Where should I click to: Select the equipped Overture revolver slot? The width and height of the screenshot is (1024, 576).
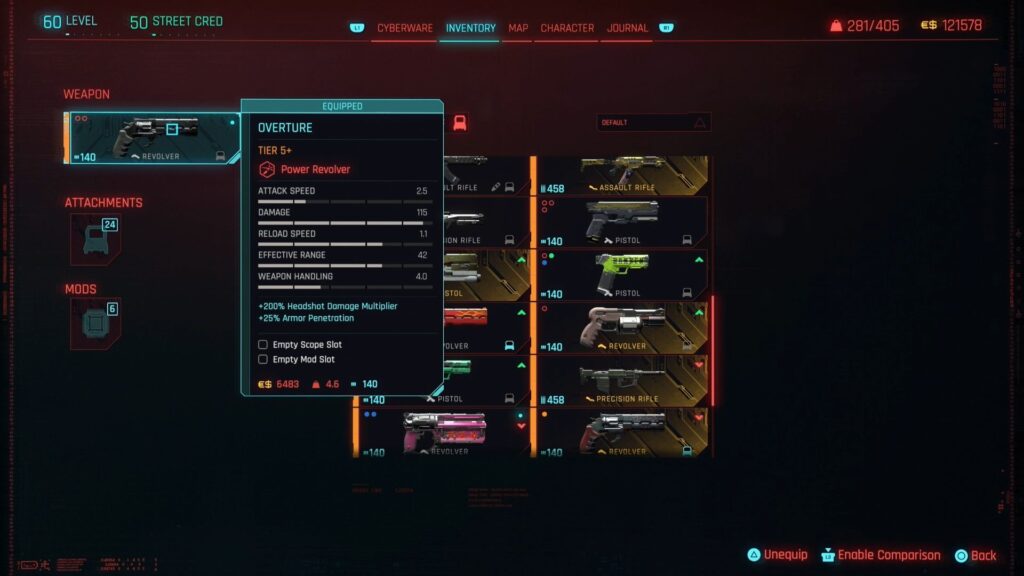[x=152, y=138]
